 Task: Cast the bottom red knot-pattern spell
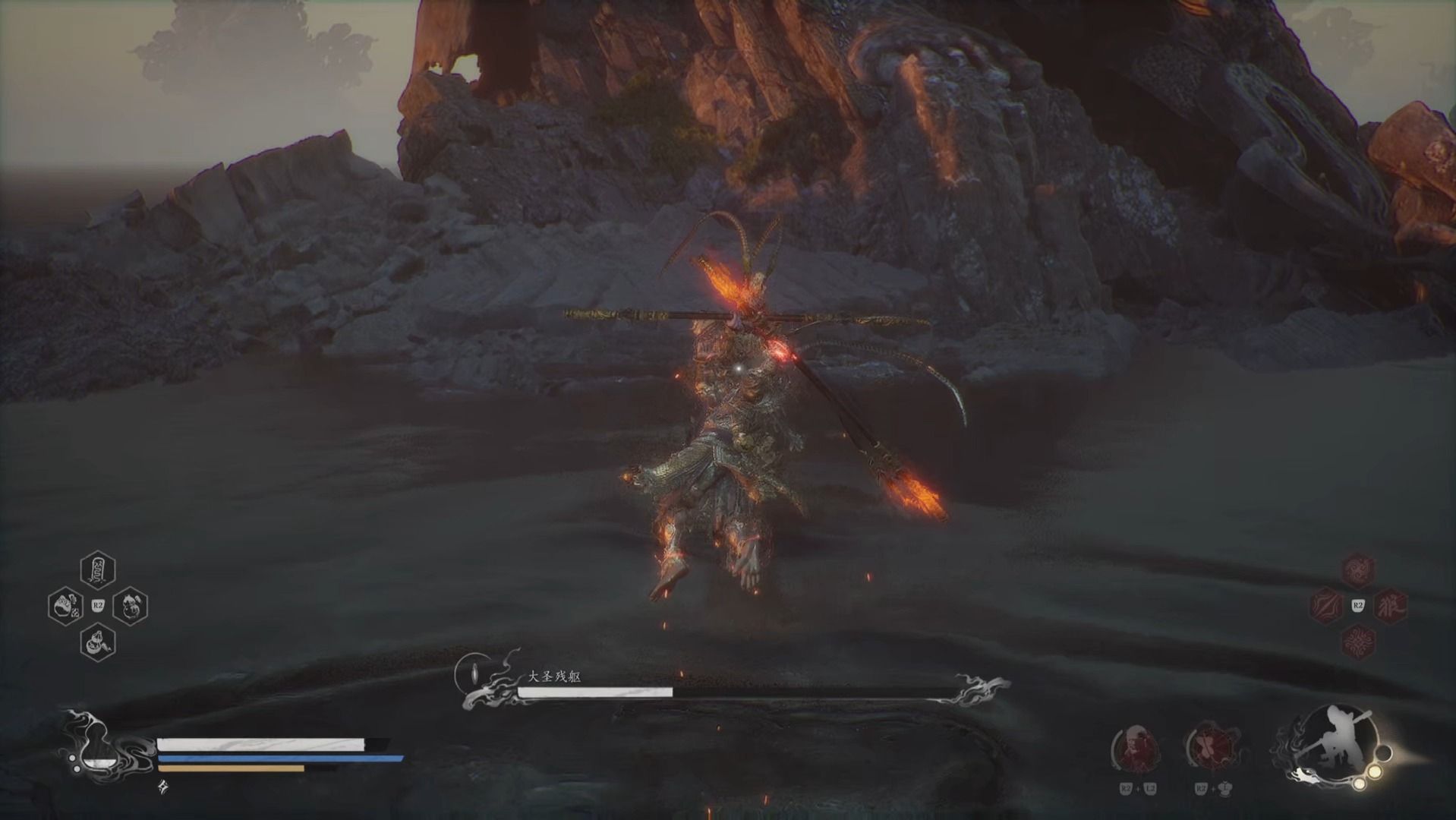click(x=1357, y=642)
